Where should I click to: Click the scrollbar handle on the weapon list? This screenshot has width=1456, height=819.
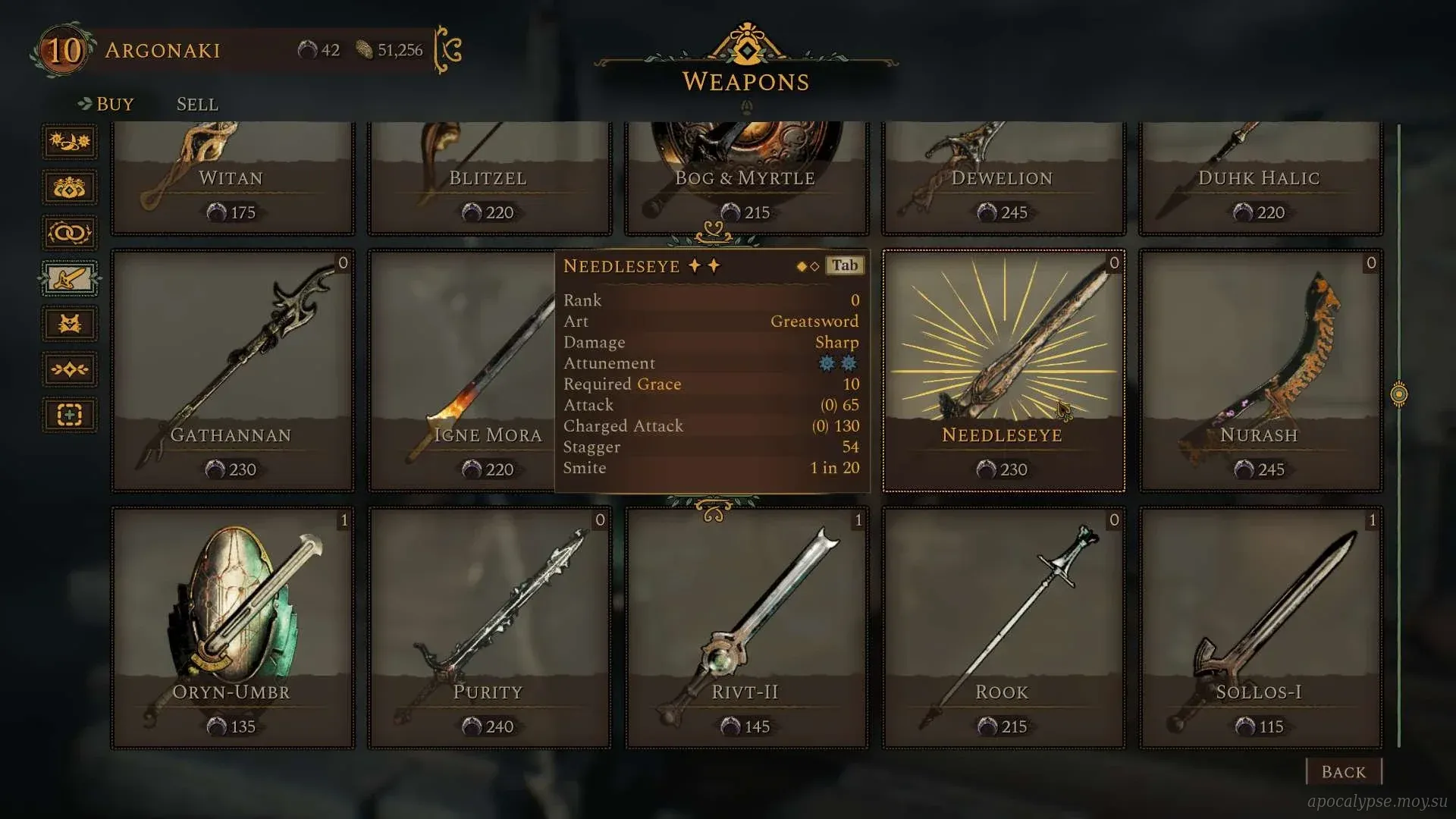1399,394
